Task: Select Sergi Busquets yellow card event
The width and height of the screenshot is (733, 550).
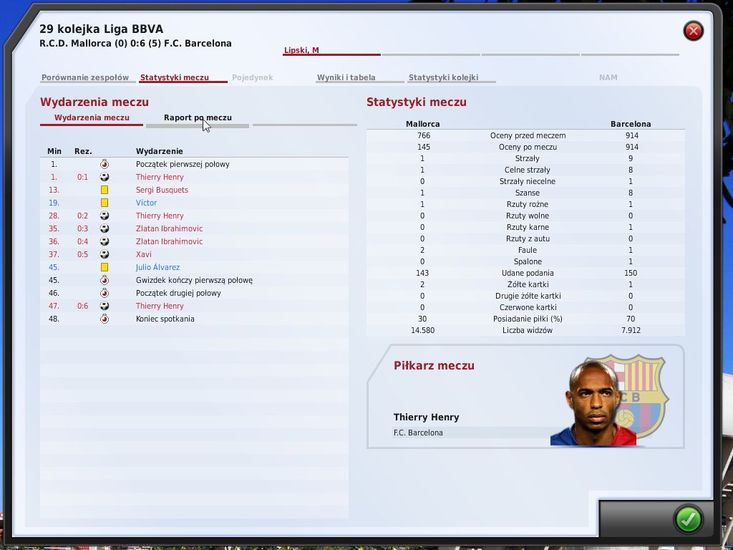Action: coord(162,190)
